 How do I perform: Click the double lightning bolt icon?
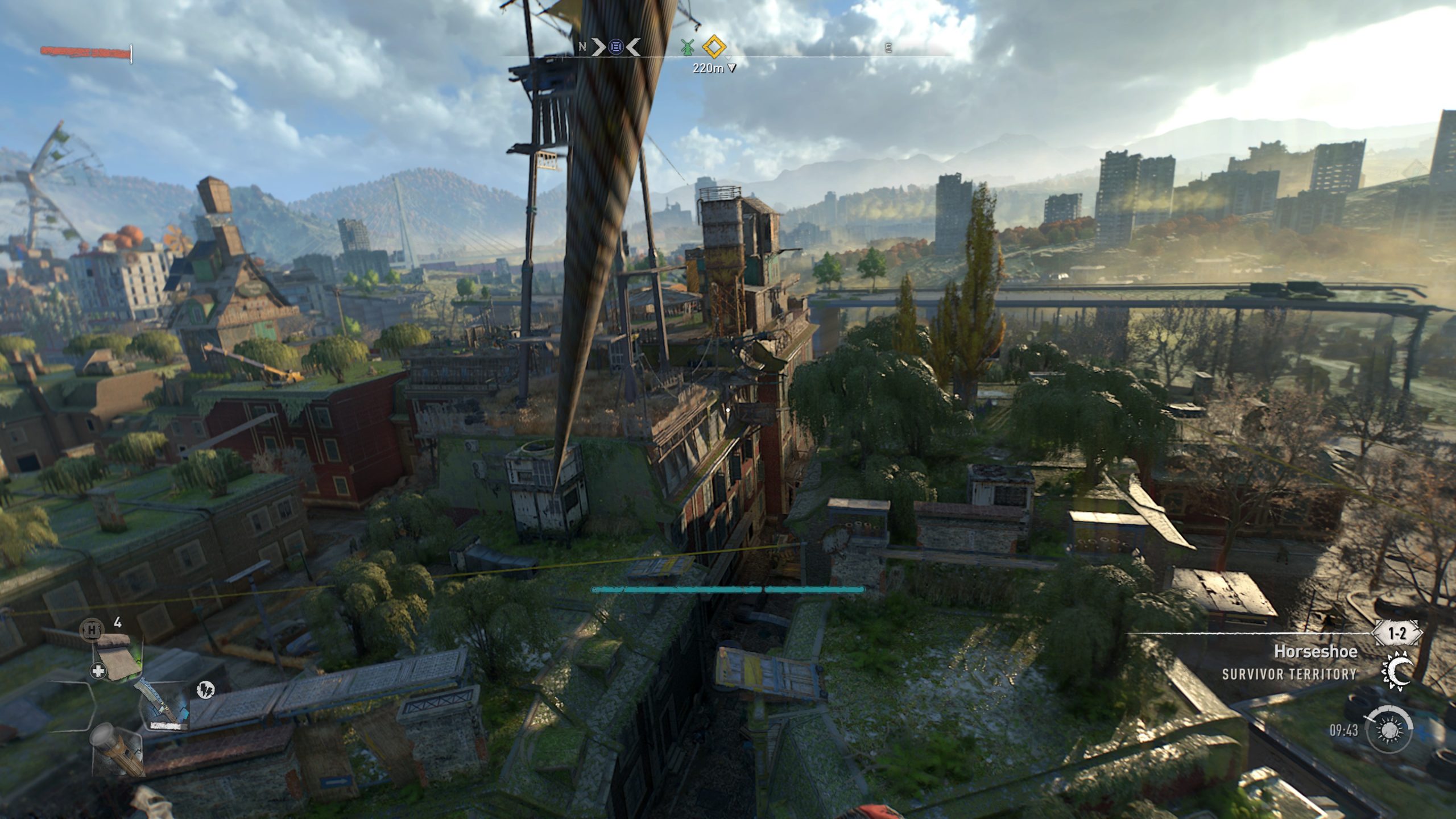[205, 690]
